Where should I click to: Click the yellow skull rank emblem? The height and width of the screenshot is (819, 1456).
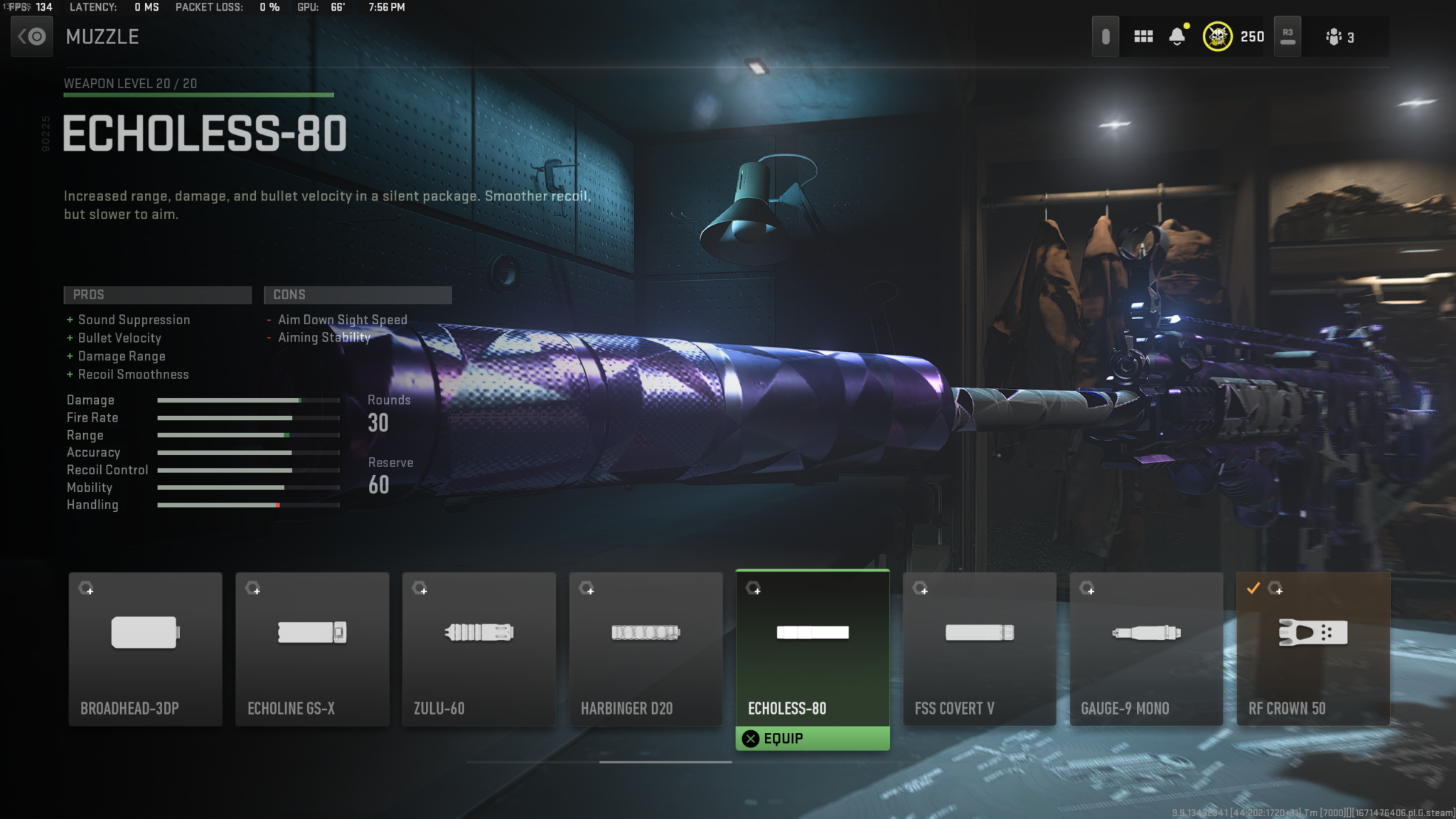pyautogui.click(x=1217, y=36)
